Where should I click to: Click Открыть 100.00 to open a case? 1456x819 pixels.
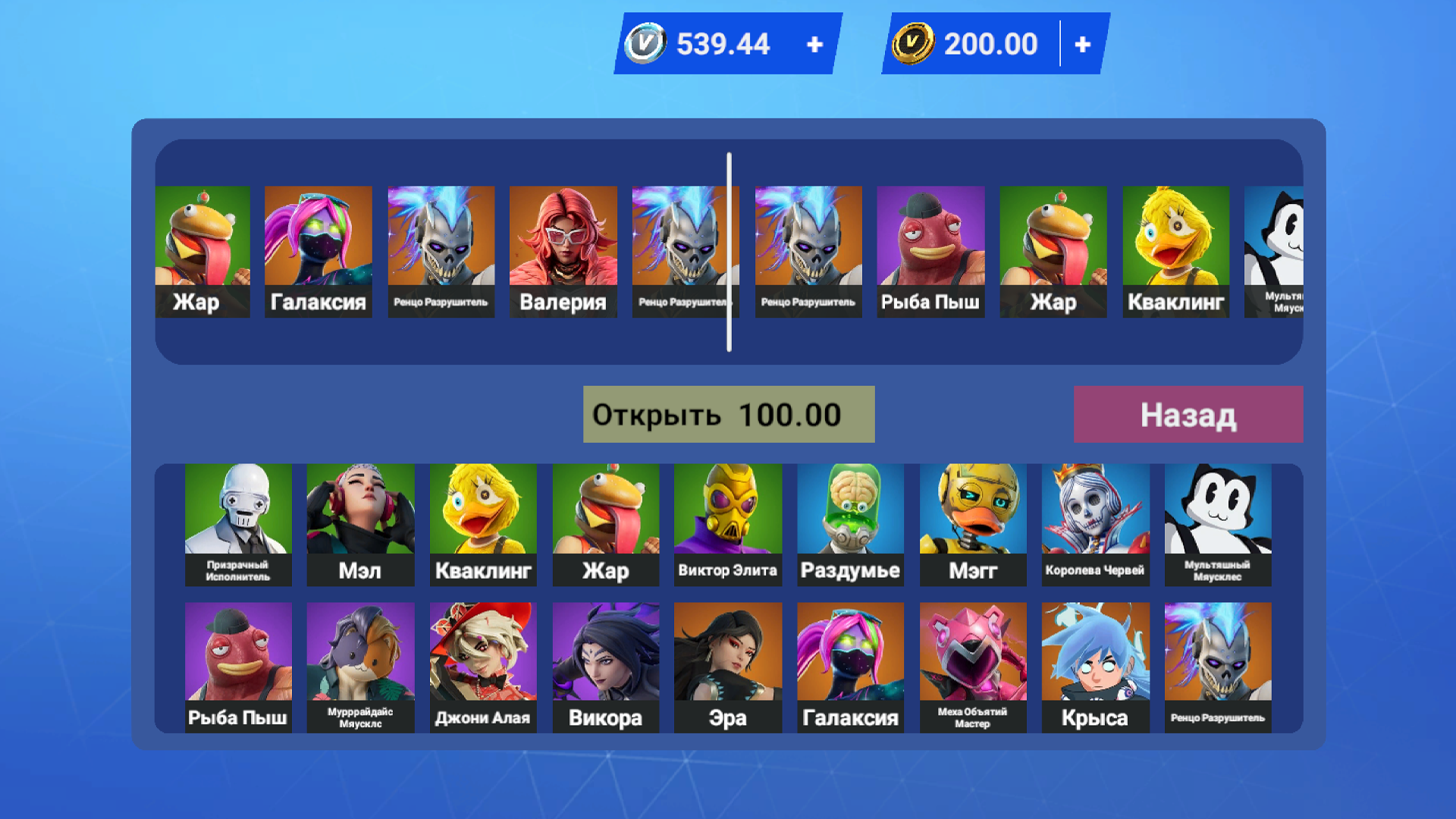(728, 413)
